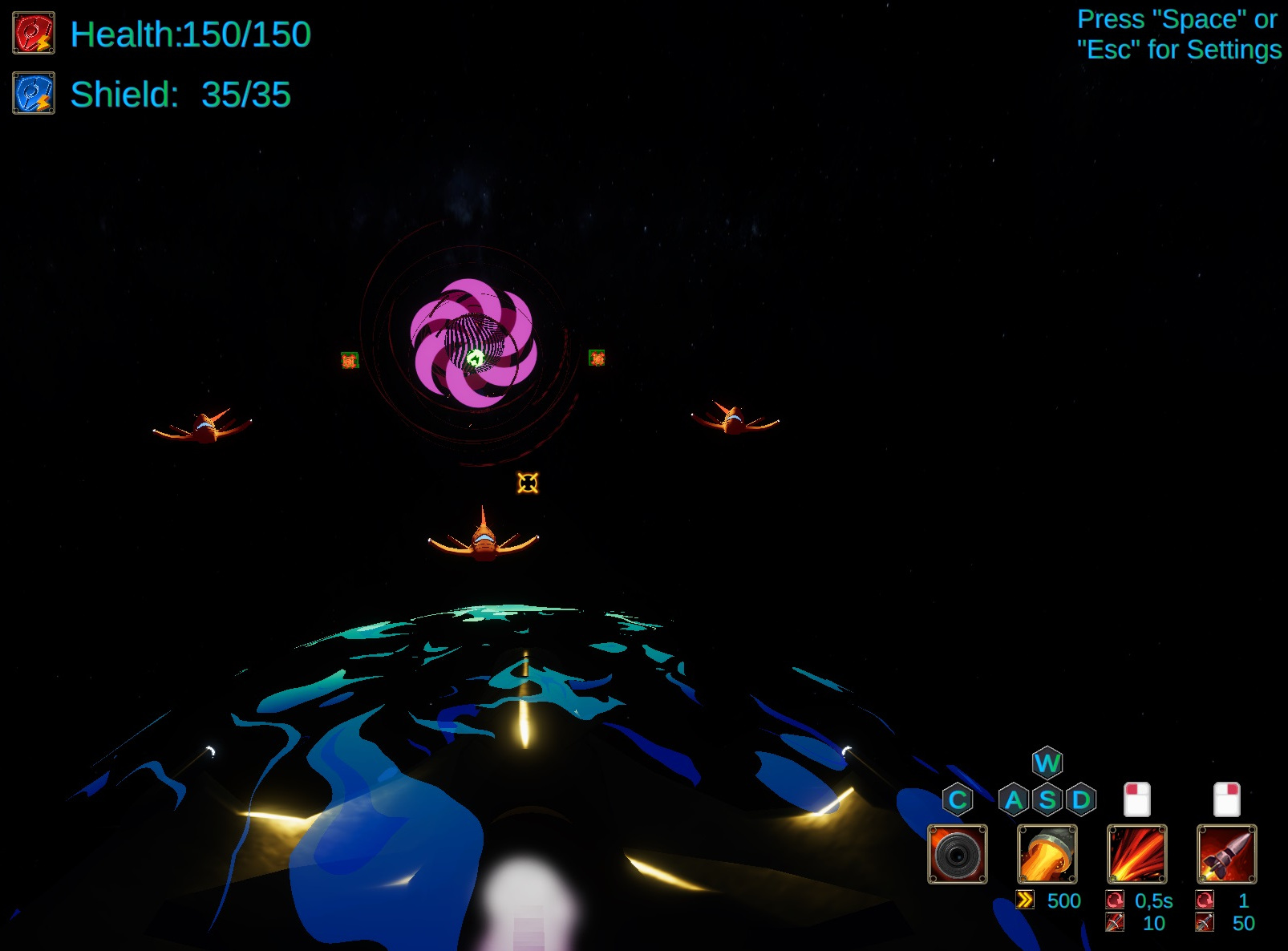Click the camera lens ability icon

point(959,855)
